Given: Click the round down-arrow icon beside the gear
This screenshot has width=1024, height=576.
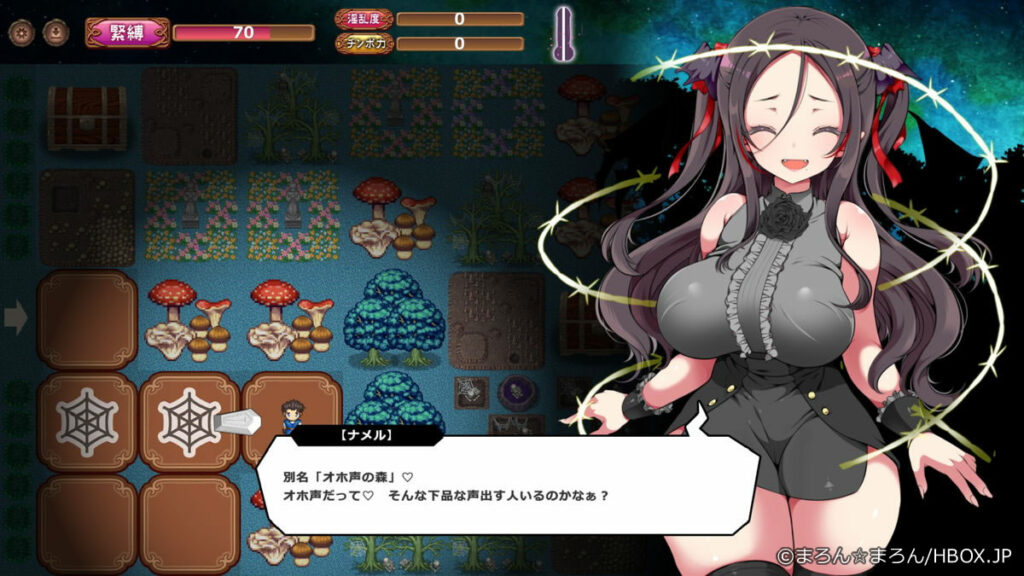Looking at the screenshot, I should [x=51, y=32].
